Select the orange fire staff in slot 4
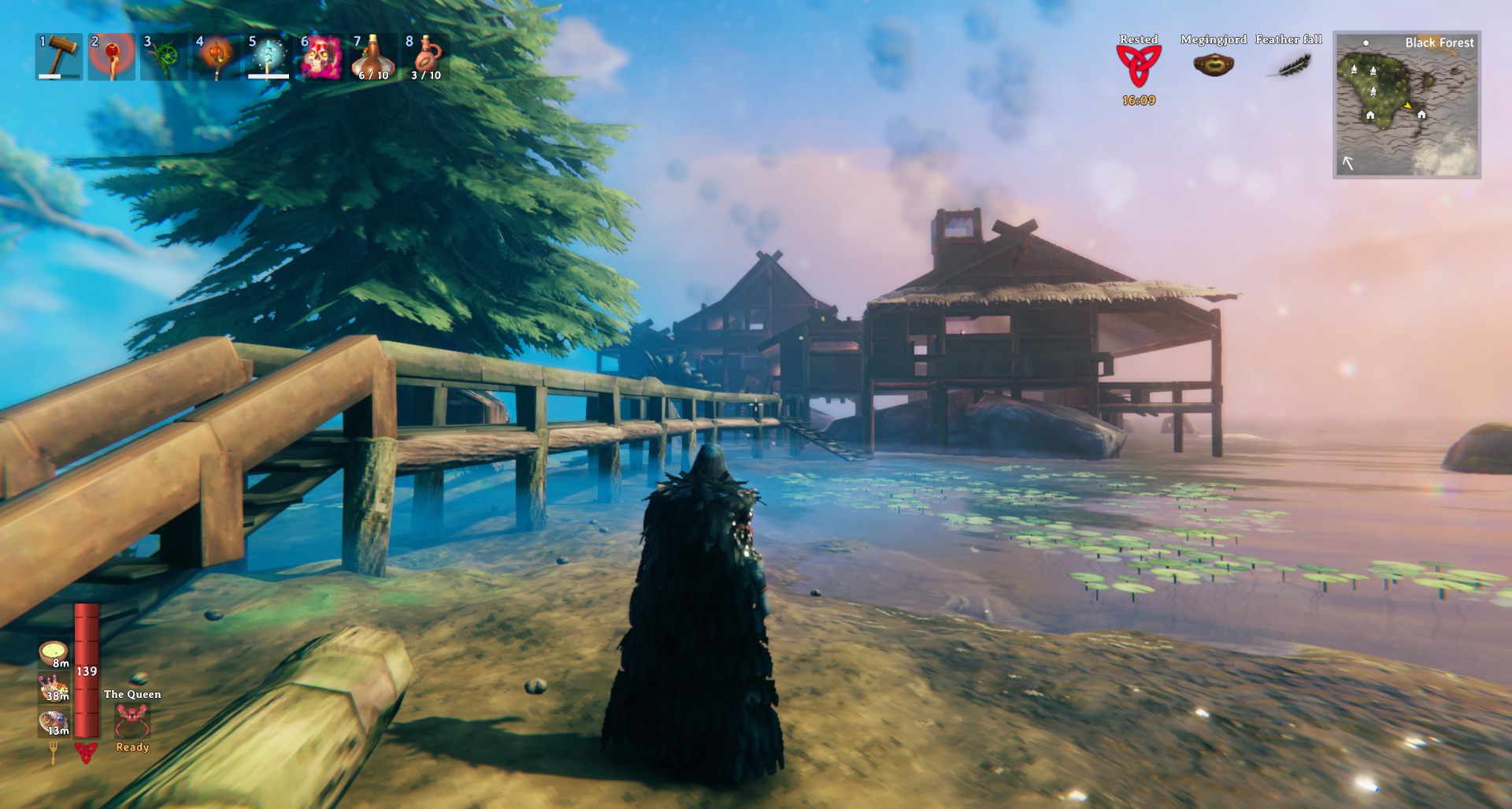Screen dimensions: 1512x809 coord(216,57)
